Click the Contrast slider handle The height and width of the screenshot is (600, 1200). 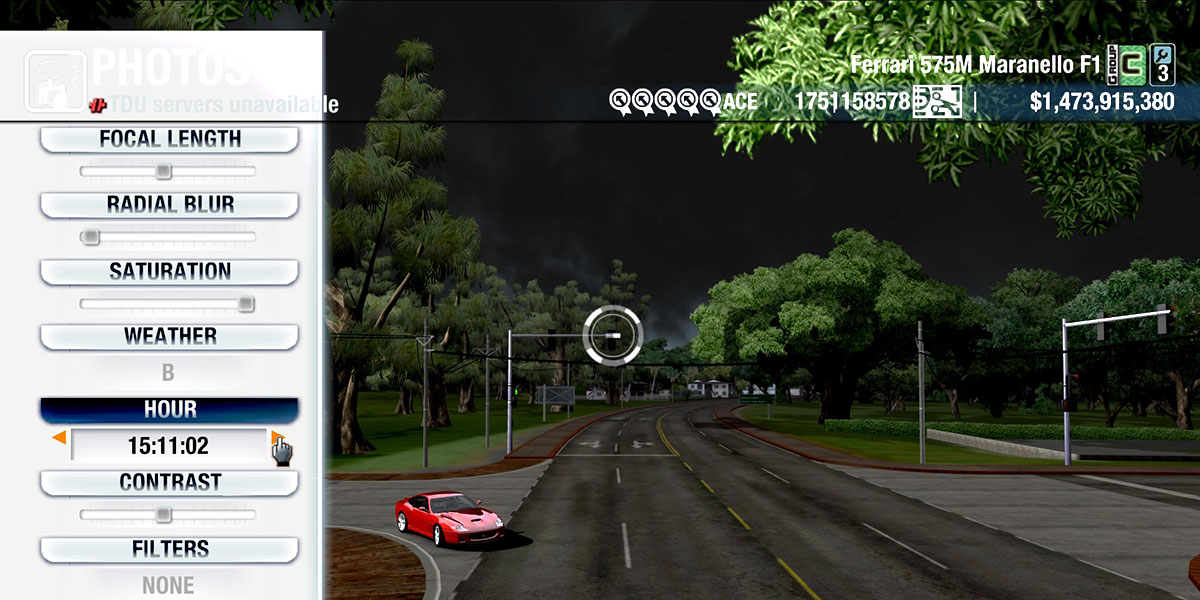point(164,515)
